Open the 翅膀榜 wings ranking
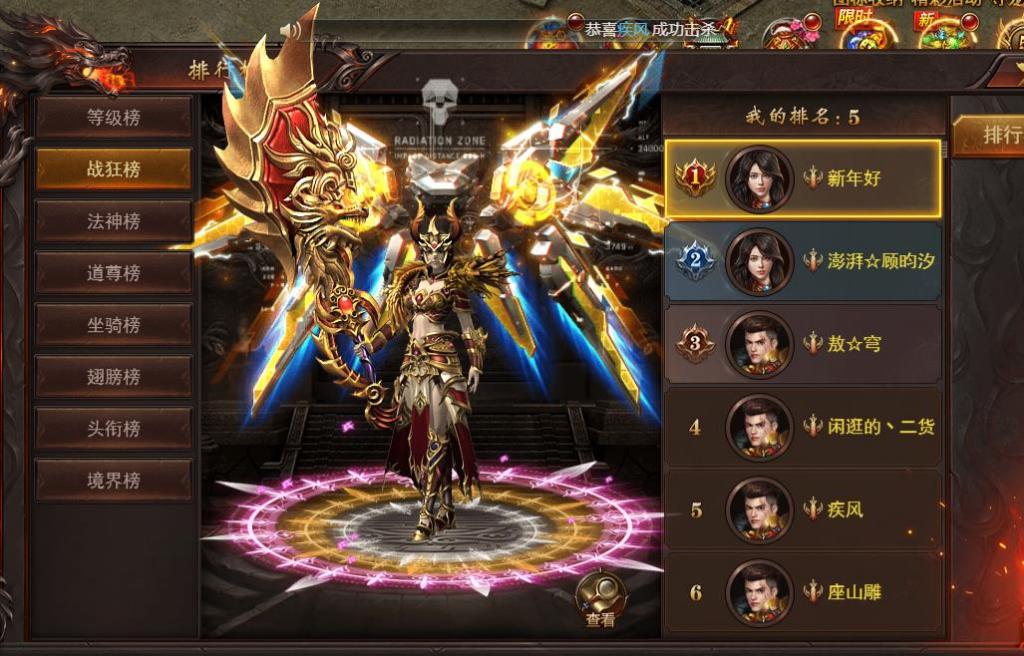Viewport: 1024px width, 656px height. 113,377
